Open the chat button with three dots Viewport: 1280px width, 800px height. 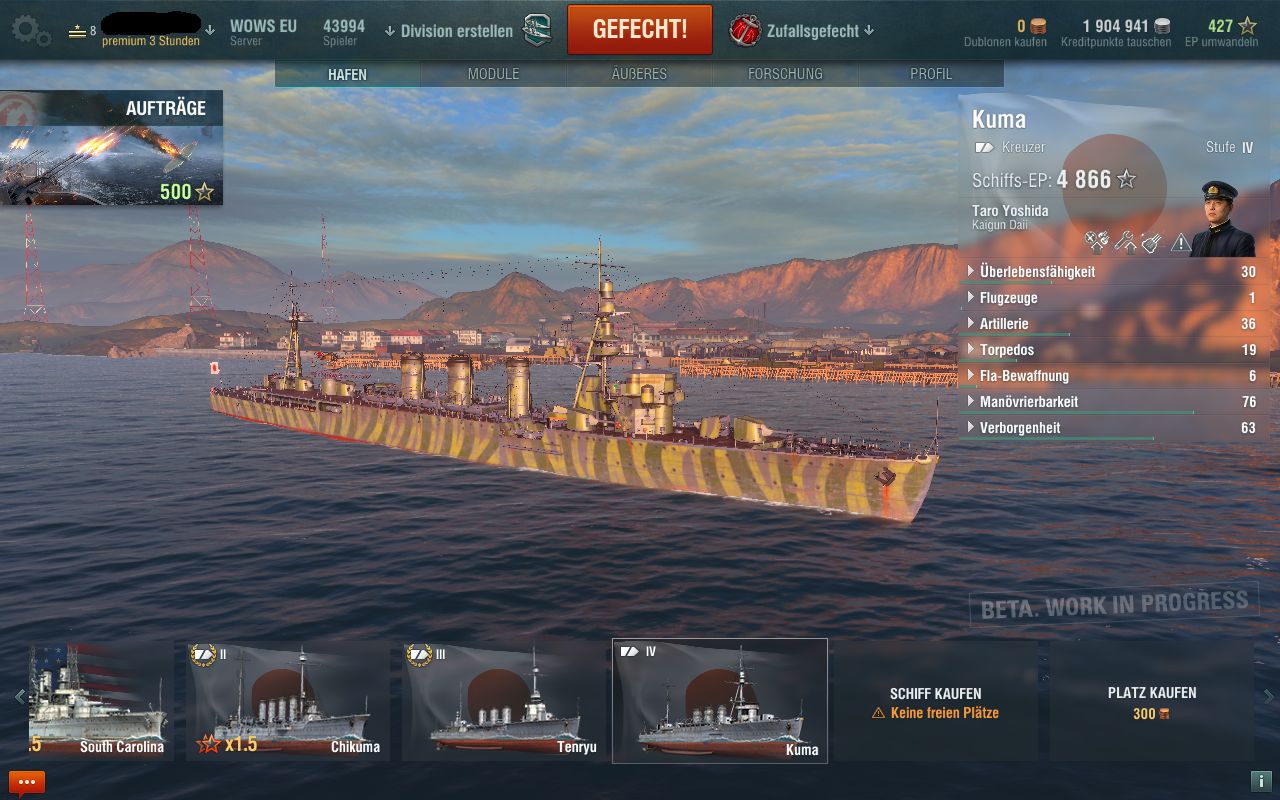pos(27,782)
